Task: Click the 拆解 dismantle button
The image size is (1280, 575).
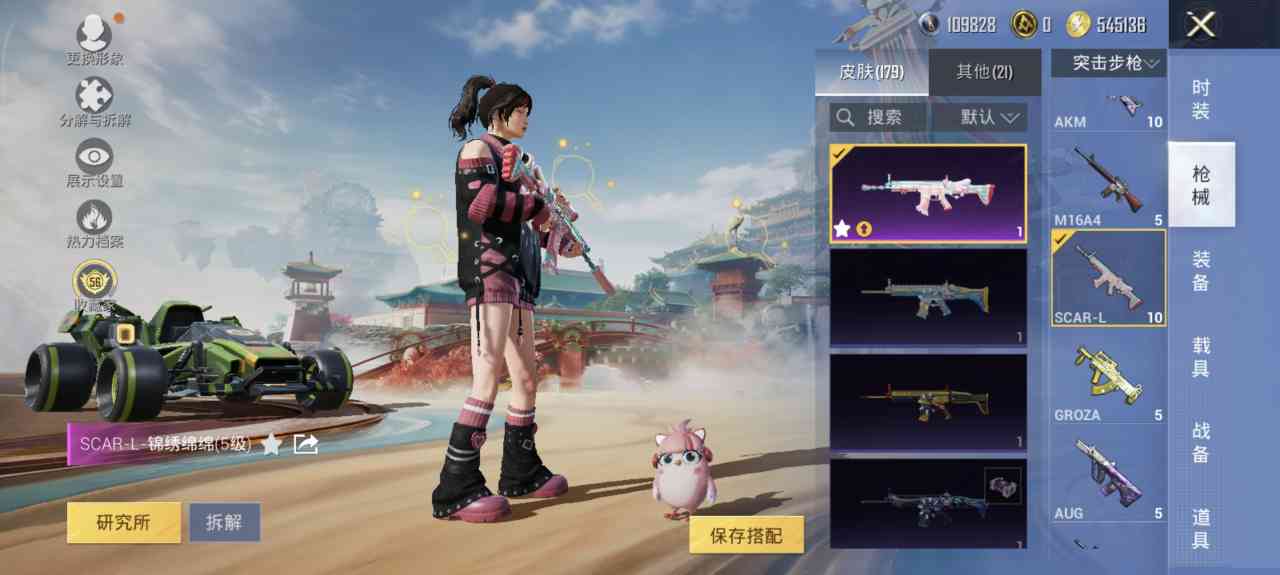Action: point(225,522)
